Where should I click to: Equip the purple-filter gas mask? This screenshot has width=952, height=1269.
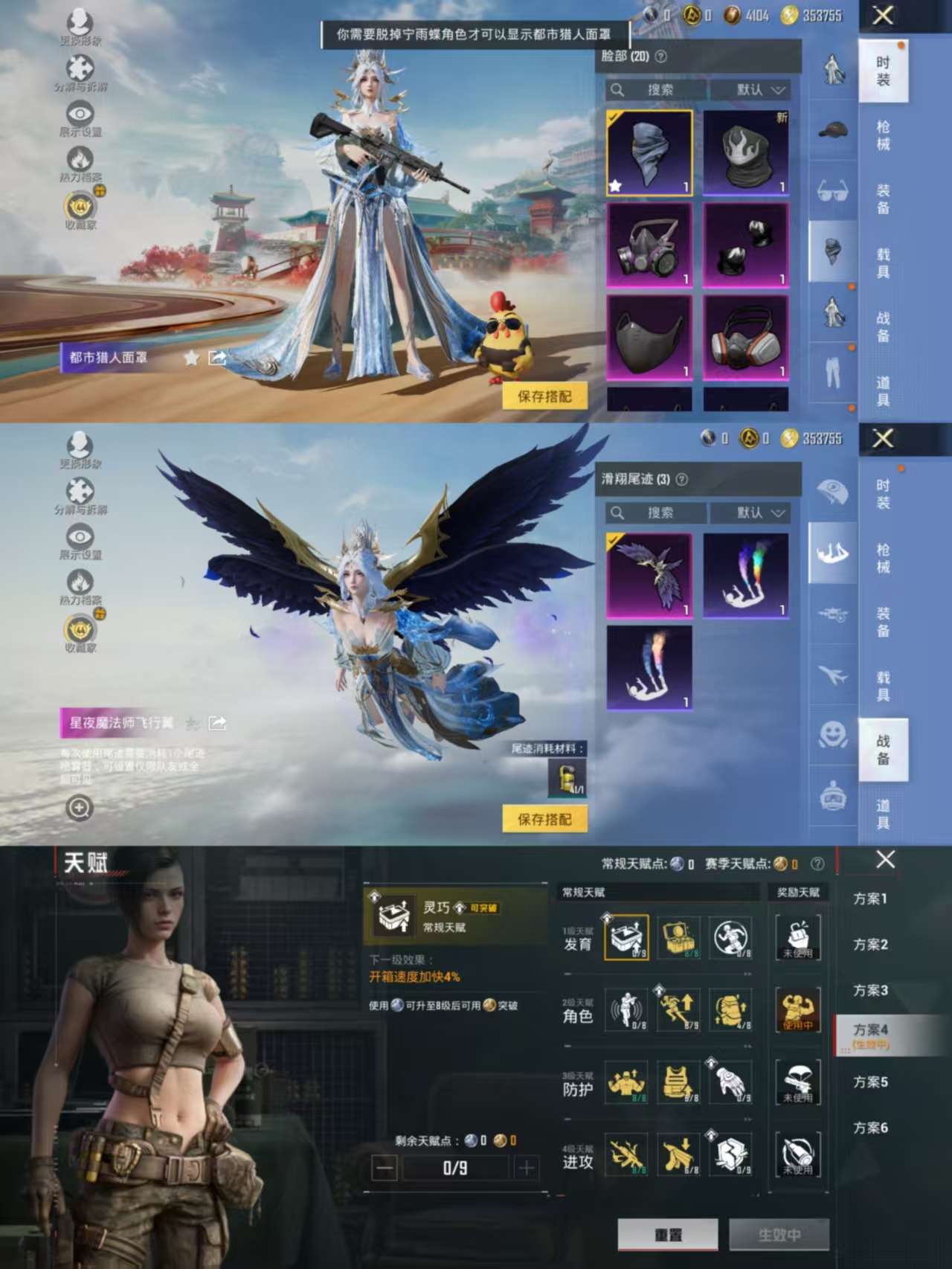[649, 245]
